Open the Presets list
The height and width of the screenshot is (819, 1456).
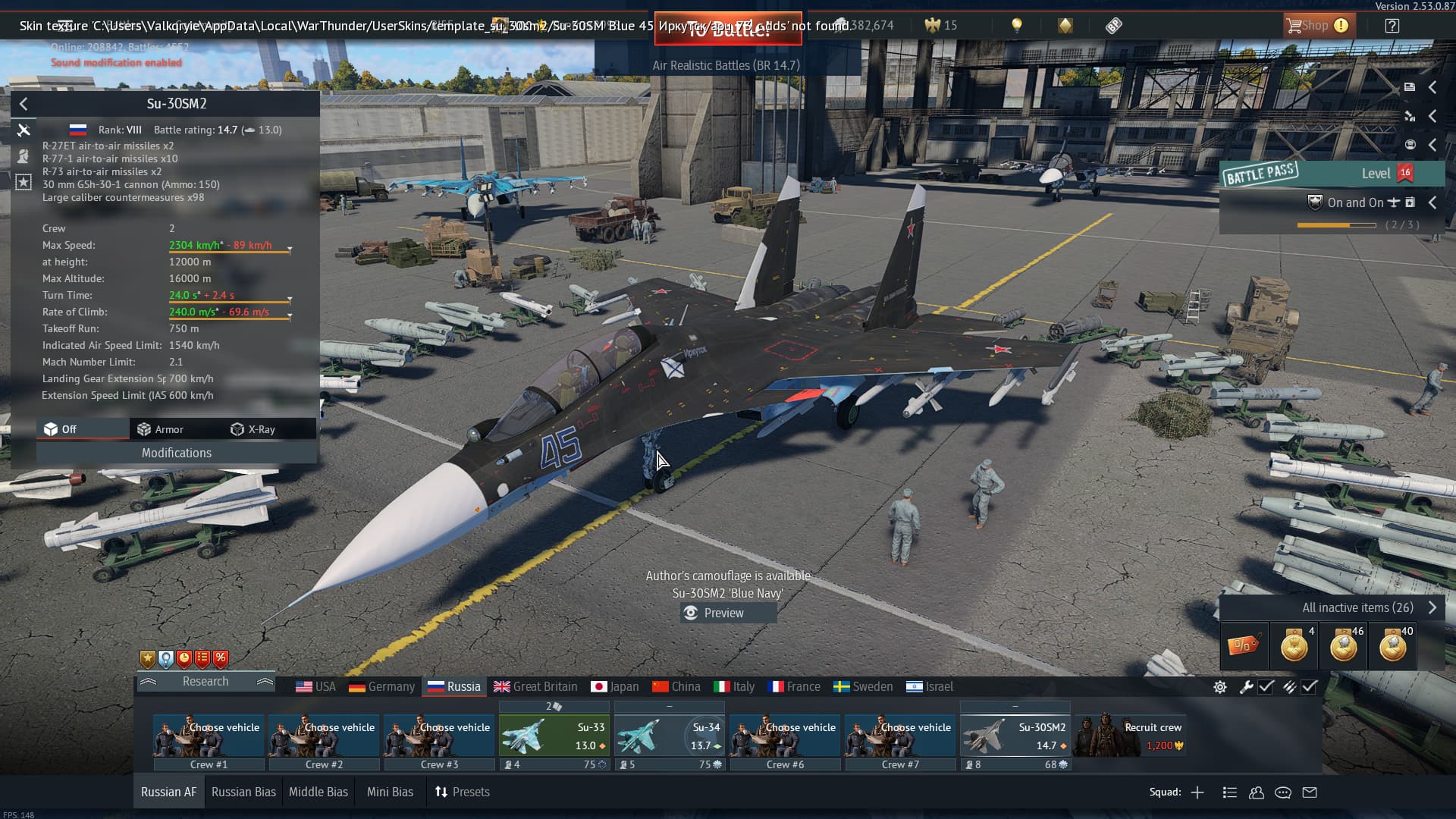tap(463, 792)
